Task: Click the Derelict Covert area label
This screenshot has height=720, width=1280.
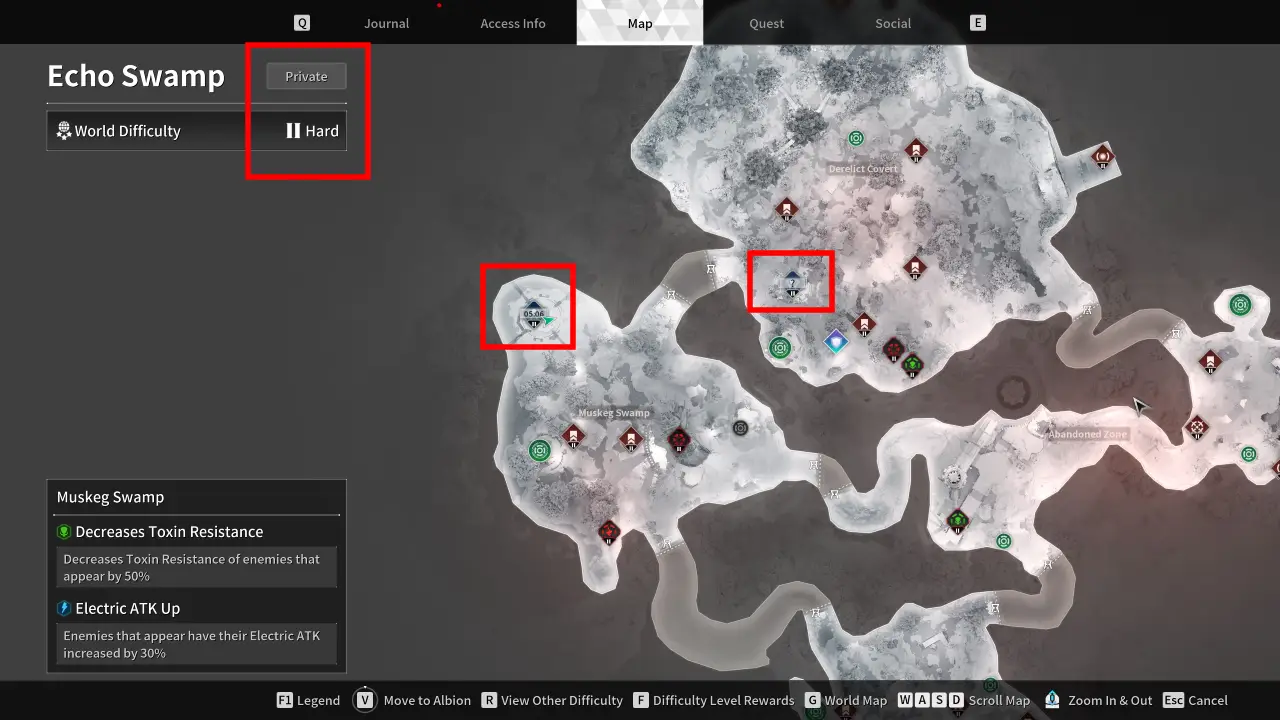Action: click(863, 169)
